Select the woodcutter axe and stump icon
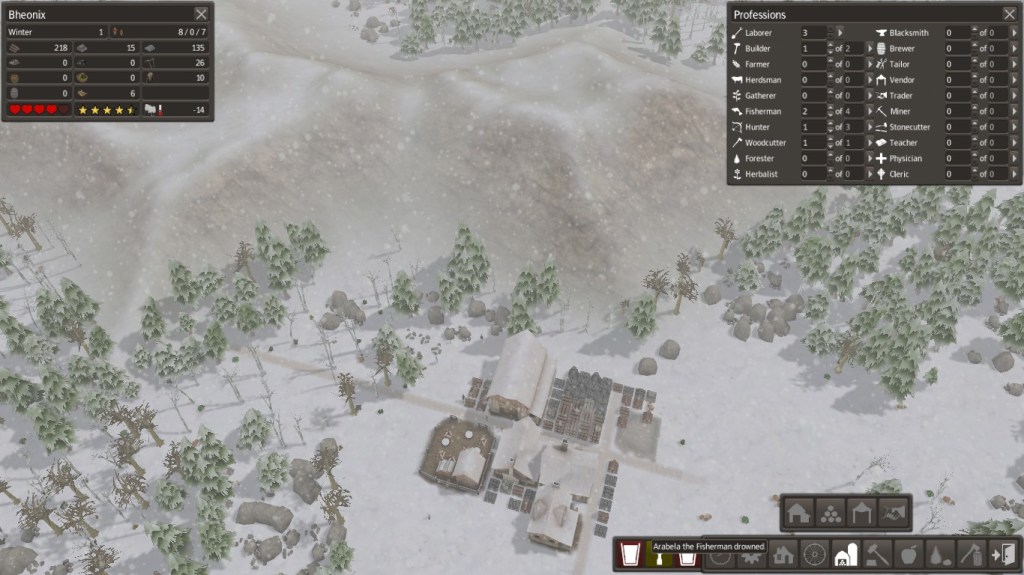Image resolution: width=1024 pixels, height=575 pixels. (x=970, y=553)
